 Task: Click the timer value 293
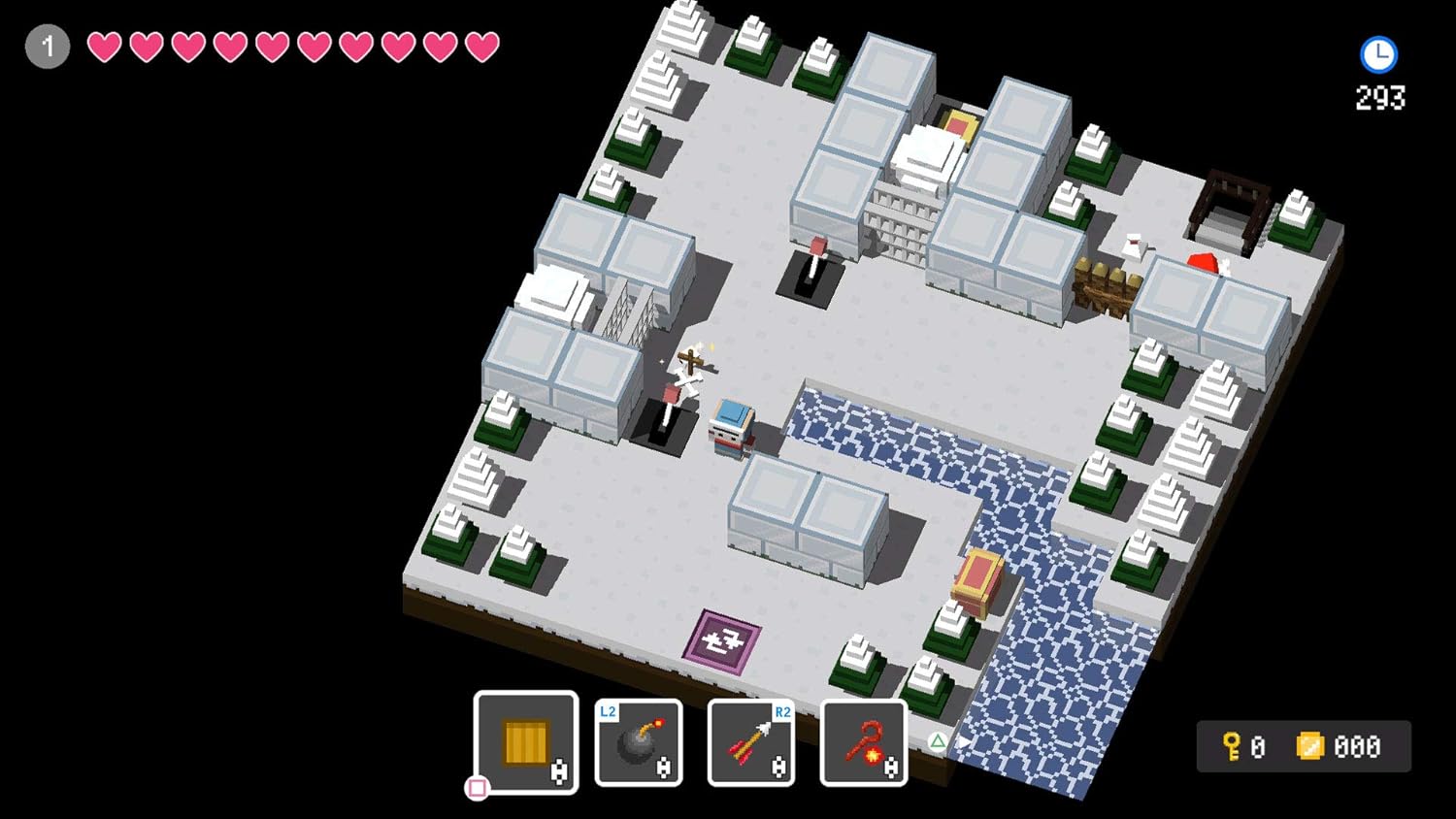[x=1379, y=97]
